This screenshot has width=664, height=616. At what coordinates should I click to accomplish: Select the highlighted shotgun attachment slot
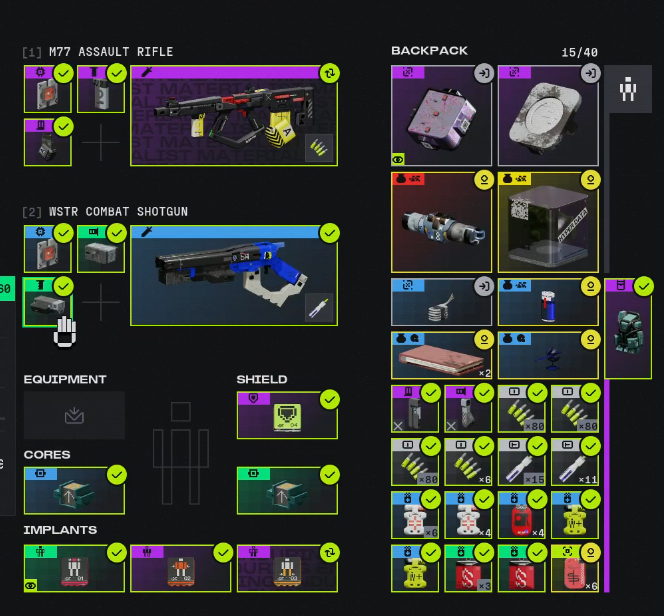pos(47,302)
